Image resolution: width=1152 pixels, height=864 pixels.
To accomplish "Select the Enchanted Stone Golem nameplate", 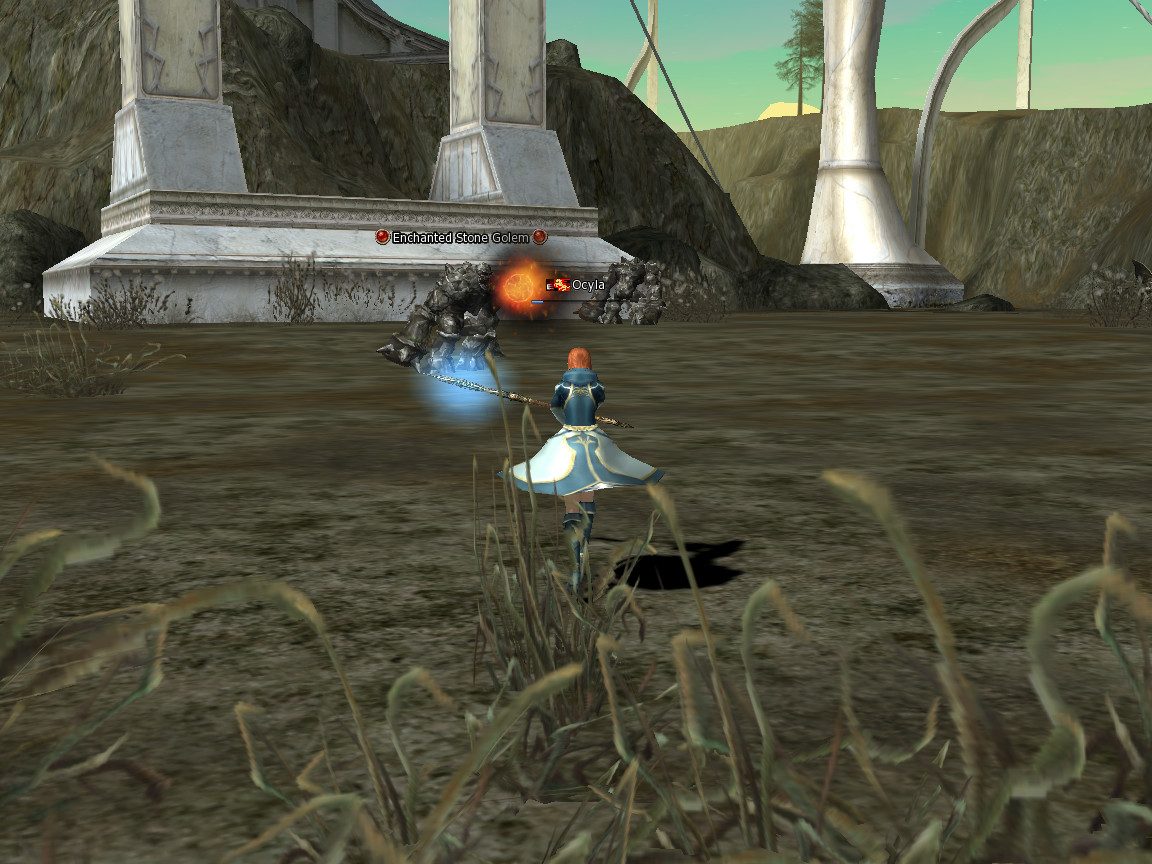I will 461,238.
